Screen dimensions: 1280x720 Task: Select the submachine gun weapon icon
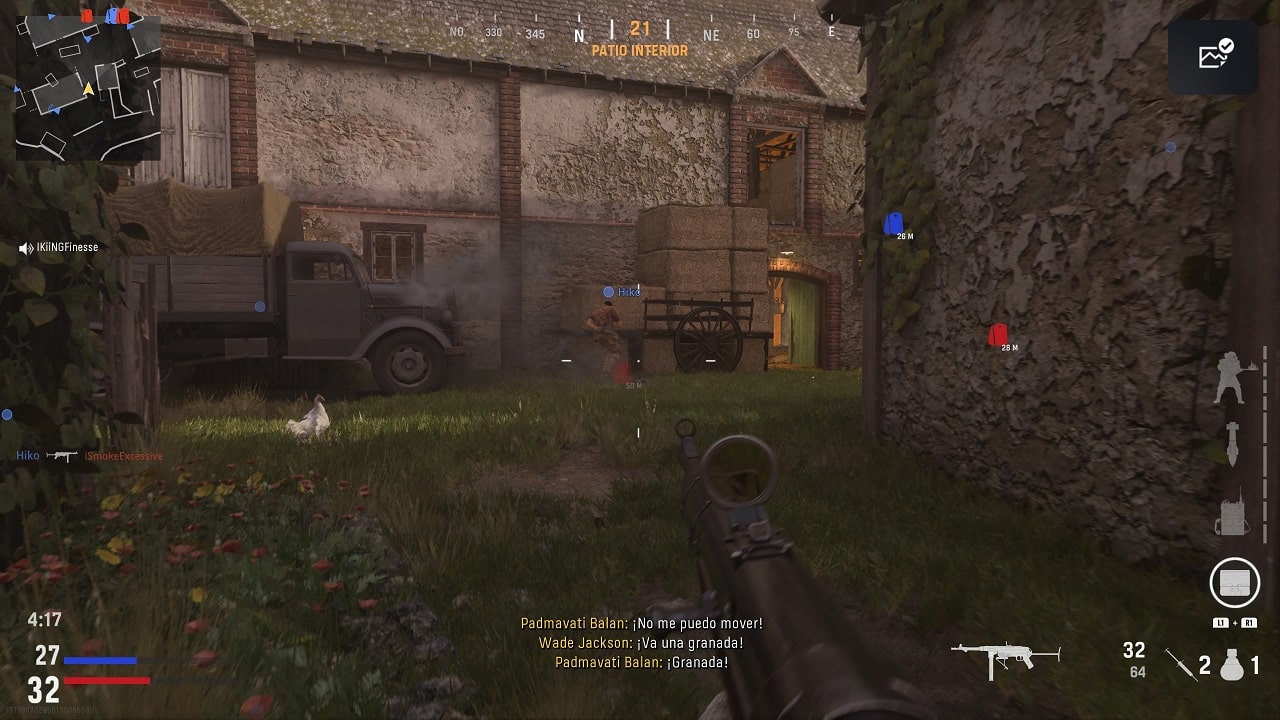pyautogui.click(x=1005, y=659)
